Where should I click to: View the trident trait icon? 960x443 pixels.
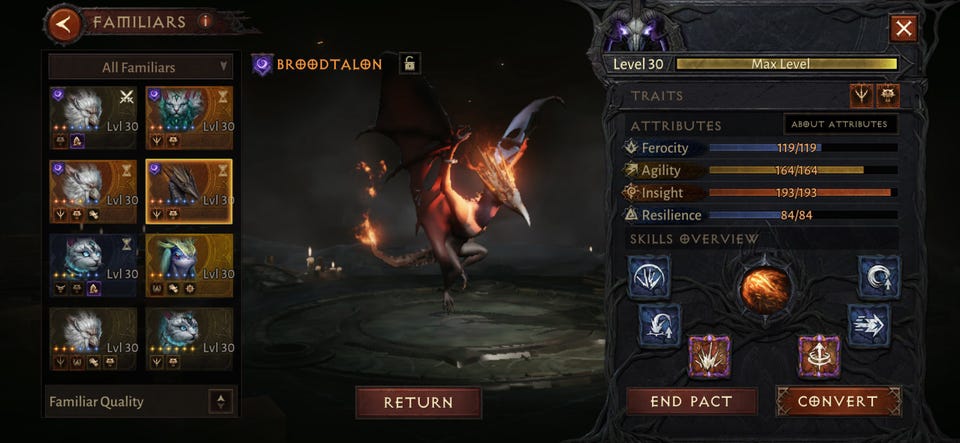point(860,95)
